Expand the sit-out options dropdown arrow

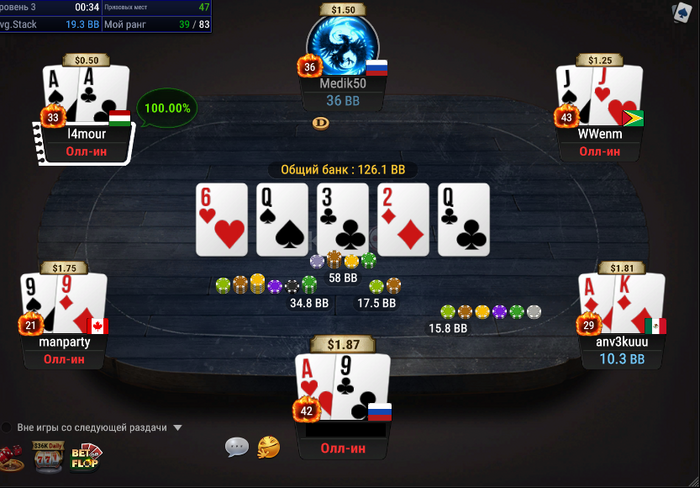click(178, 428)
